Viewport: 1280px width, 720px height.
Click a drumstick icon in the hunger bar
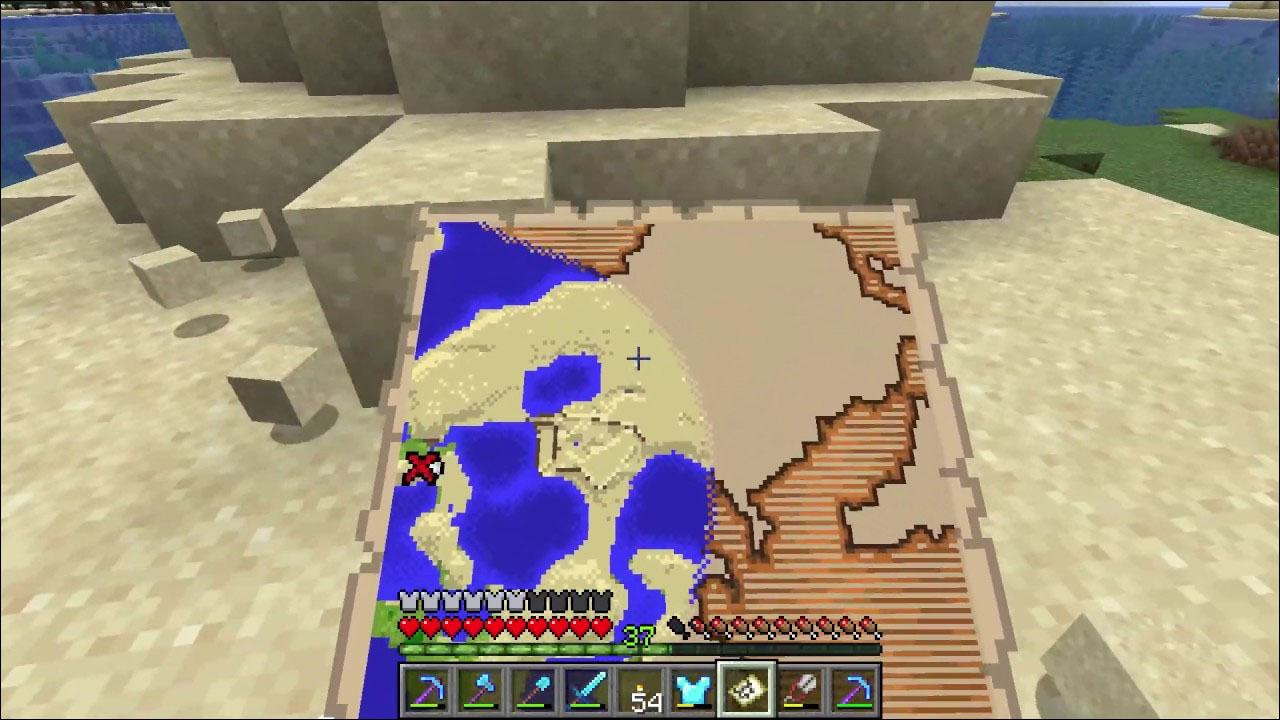(790, 626)
